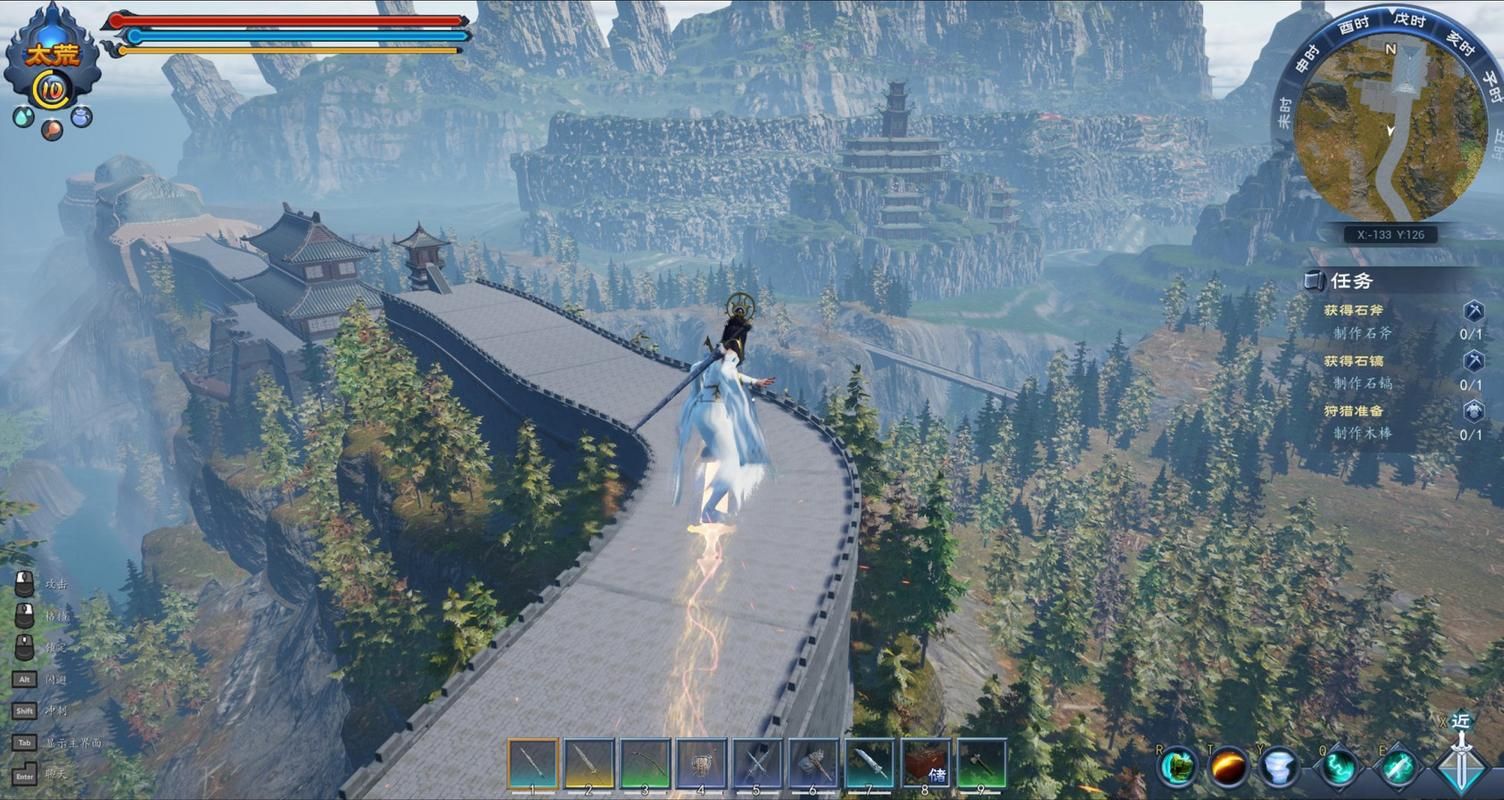Click the large melee sword icon labeled 近

coord(1462,766)
